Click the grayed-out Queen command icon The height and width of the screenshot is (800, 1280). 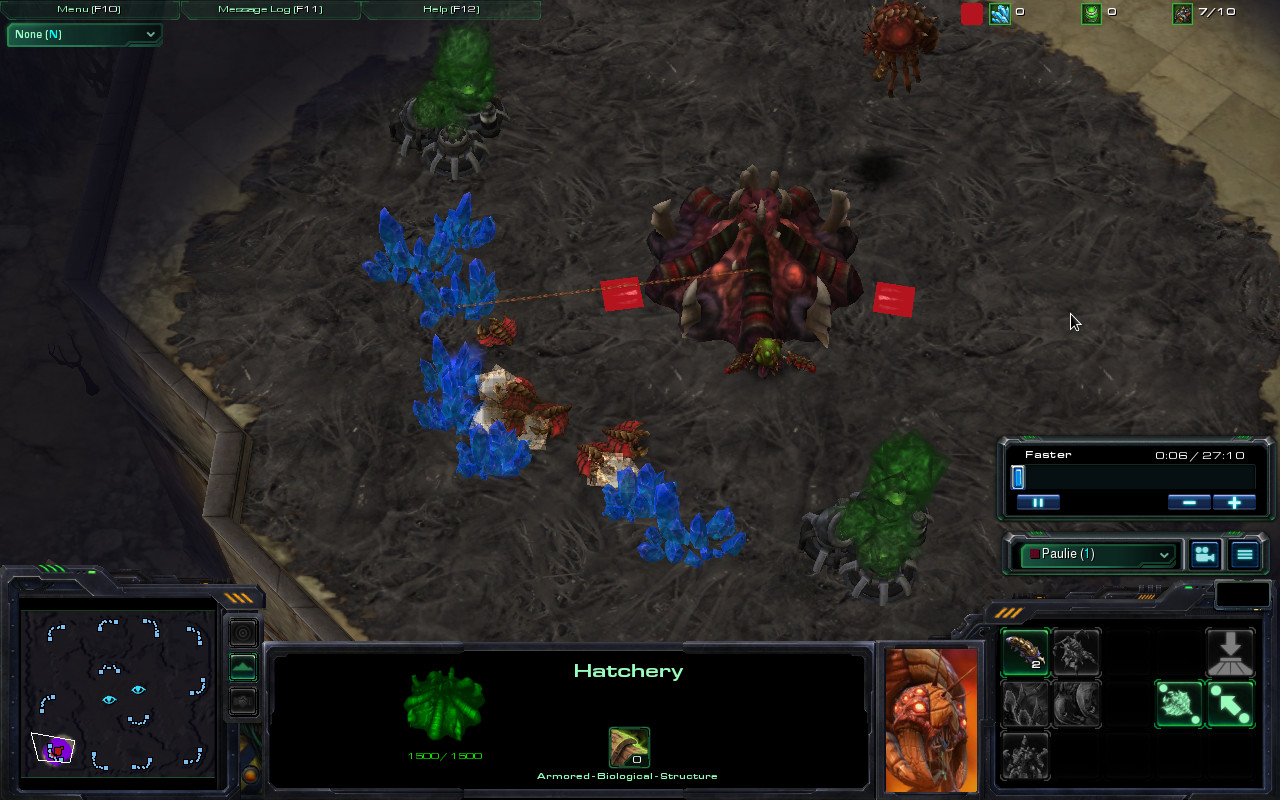[1076, 653]
